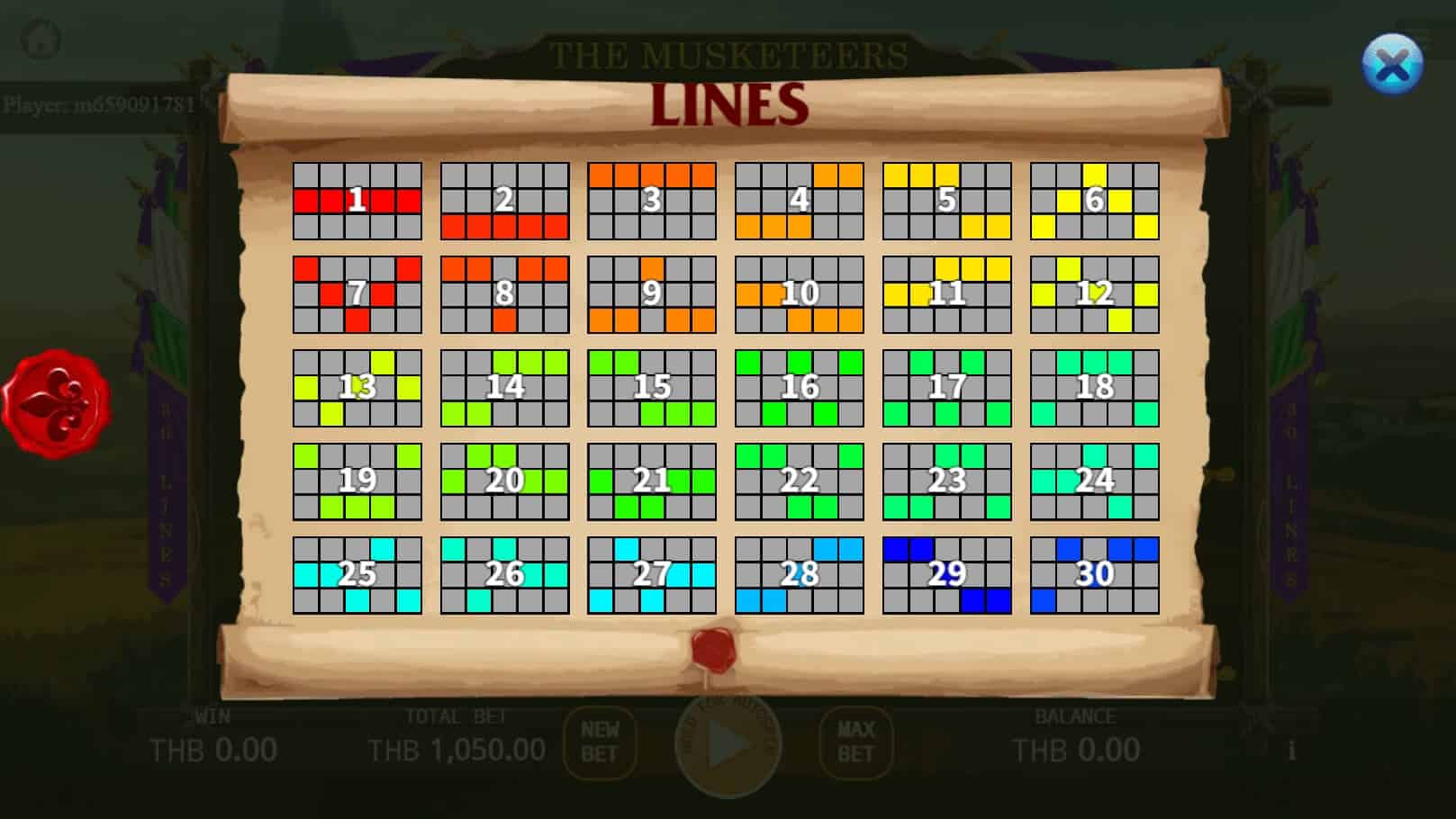The width and height of the screenshot is (1456, 819).
Task: Click the wax seal on the scroll's bottom edge
Action: pos(714,647)
